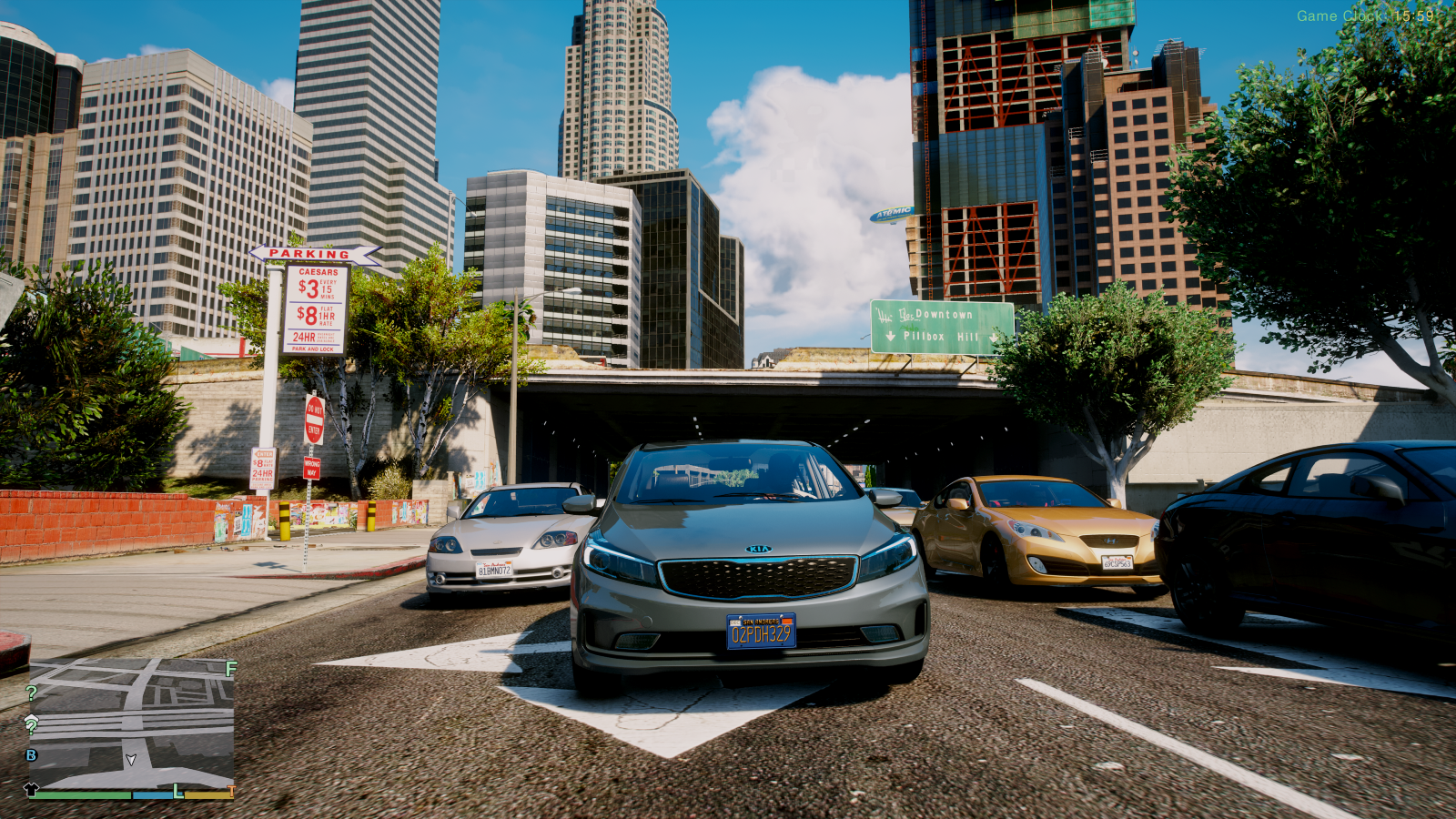The width and height of the screenshot is (1456, 819).
Task: Select the orange T blip on the minimap
Action: [x=232, y=792]
